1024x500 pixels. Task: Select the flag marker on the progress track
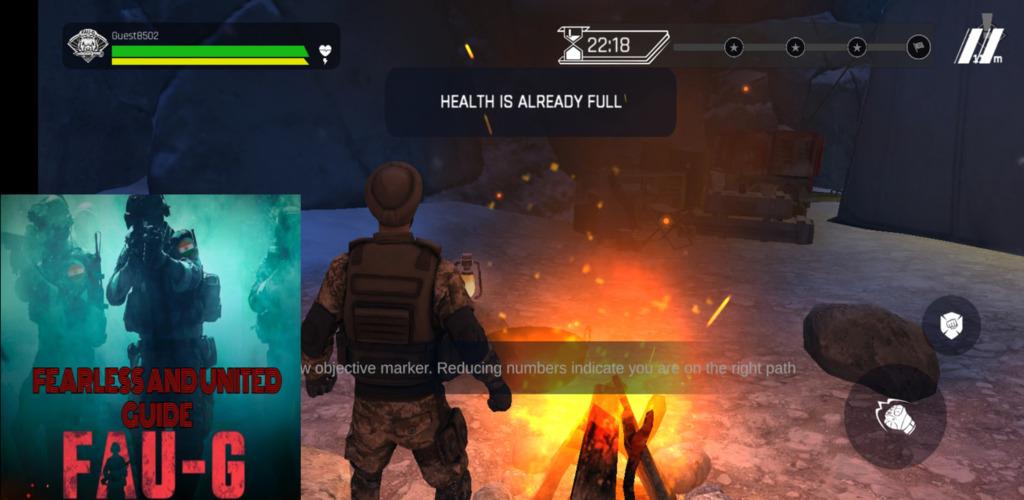point(918,47)
